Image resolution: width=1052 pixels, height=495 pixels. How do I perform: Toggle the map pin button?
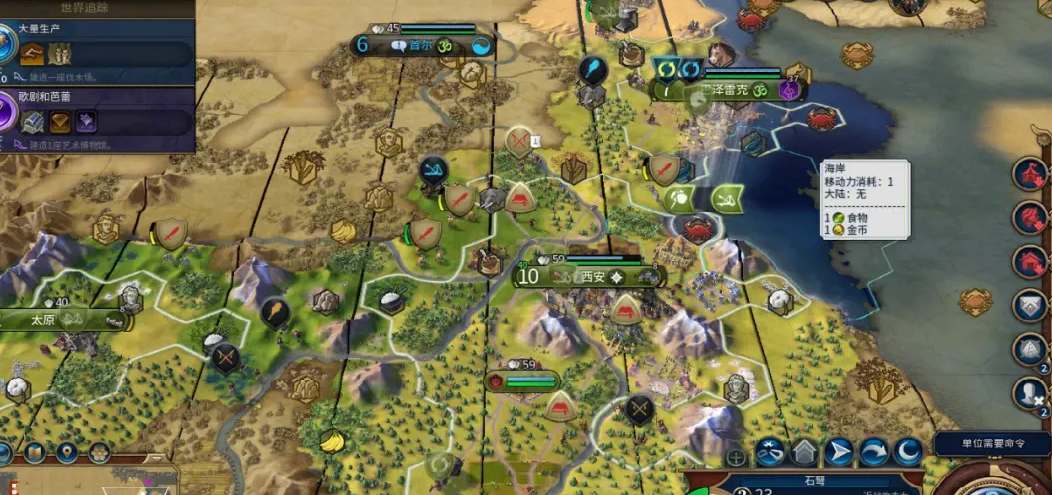67,453
